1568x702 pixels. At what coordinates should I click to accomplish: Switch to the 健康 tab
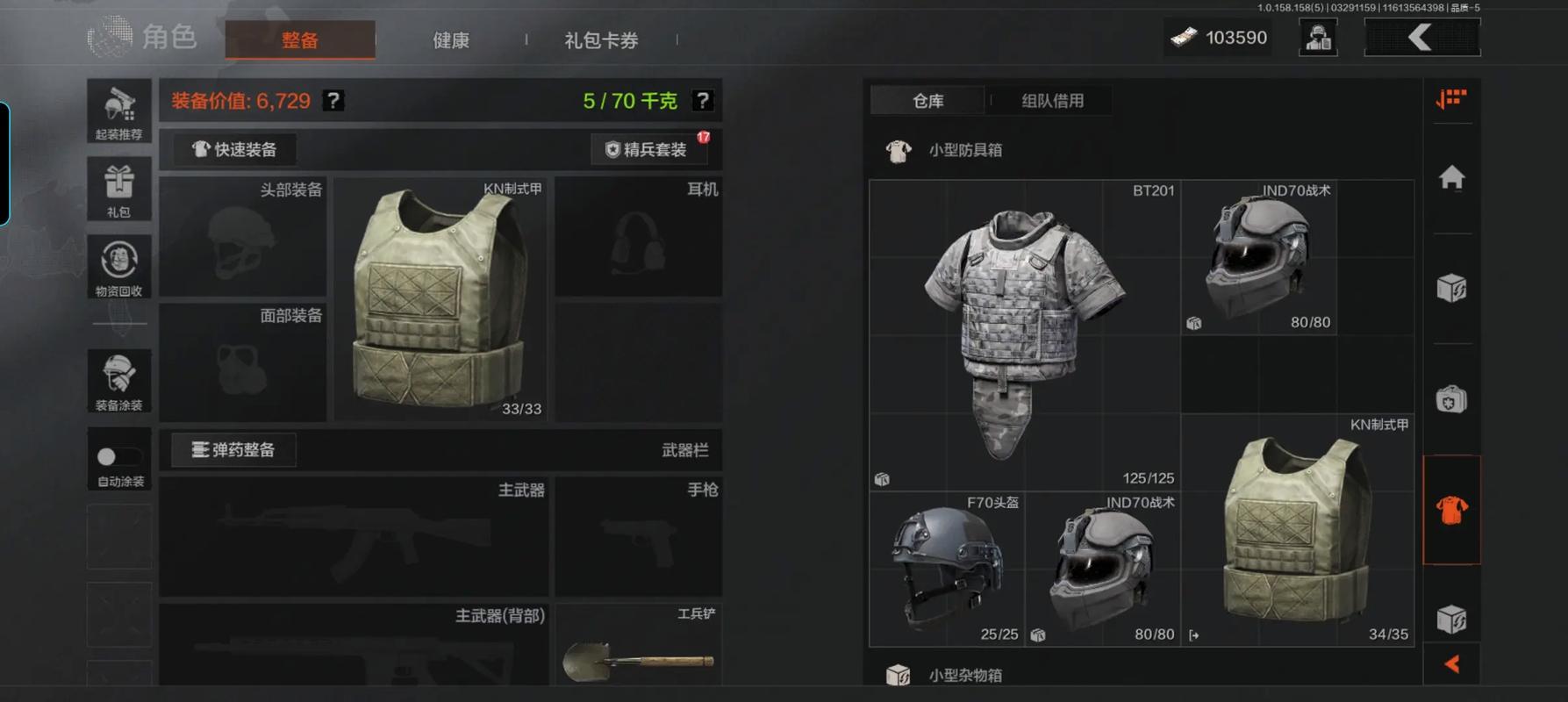point(450,39)
